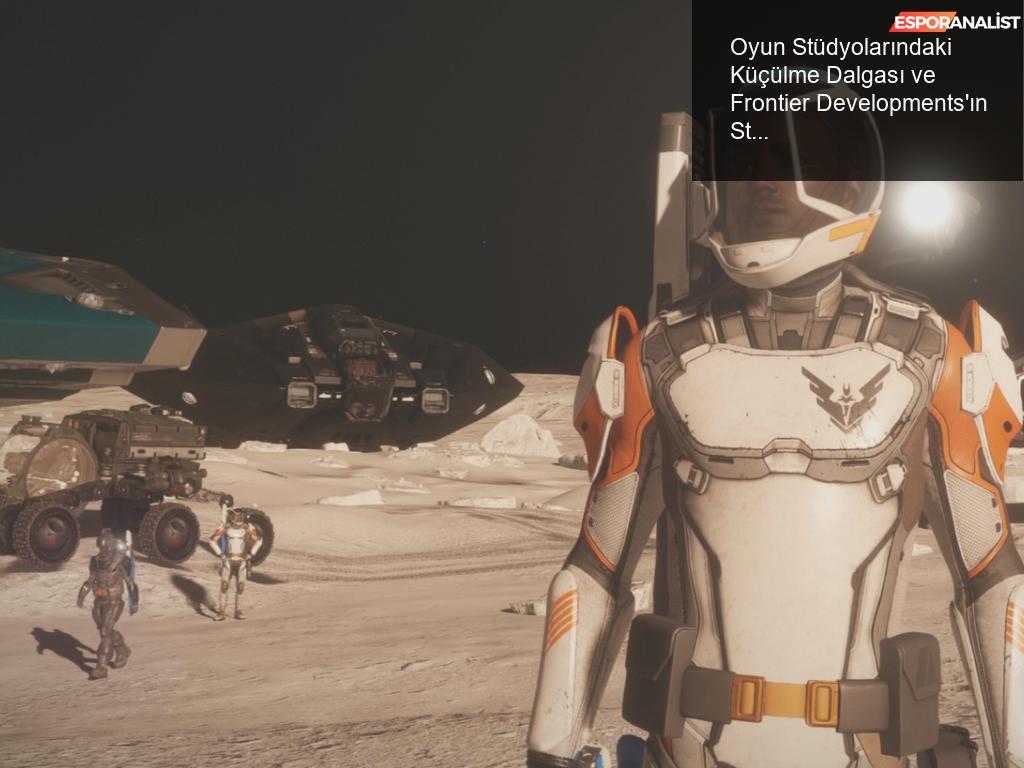Open the Esporanalist site logo

tap(955, 21)
